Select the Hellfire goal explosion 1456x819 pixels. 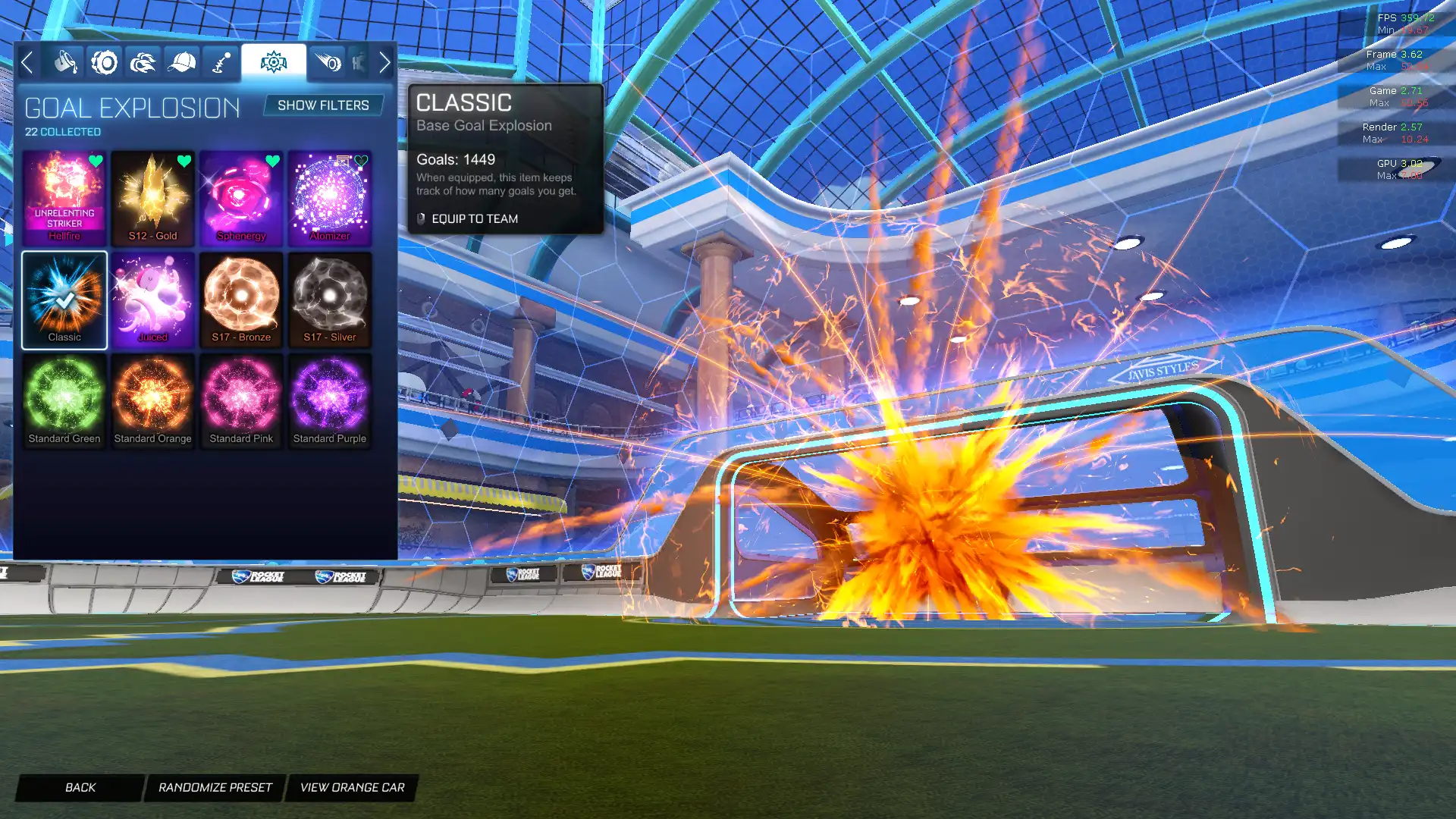[64, 197]
